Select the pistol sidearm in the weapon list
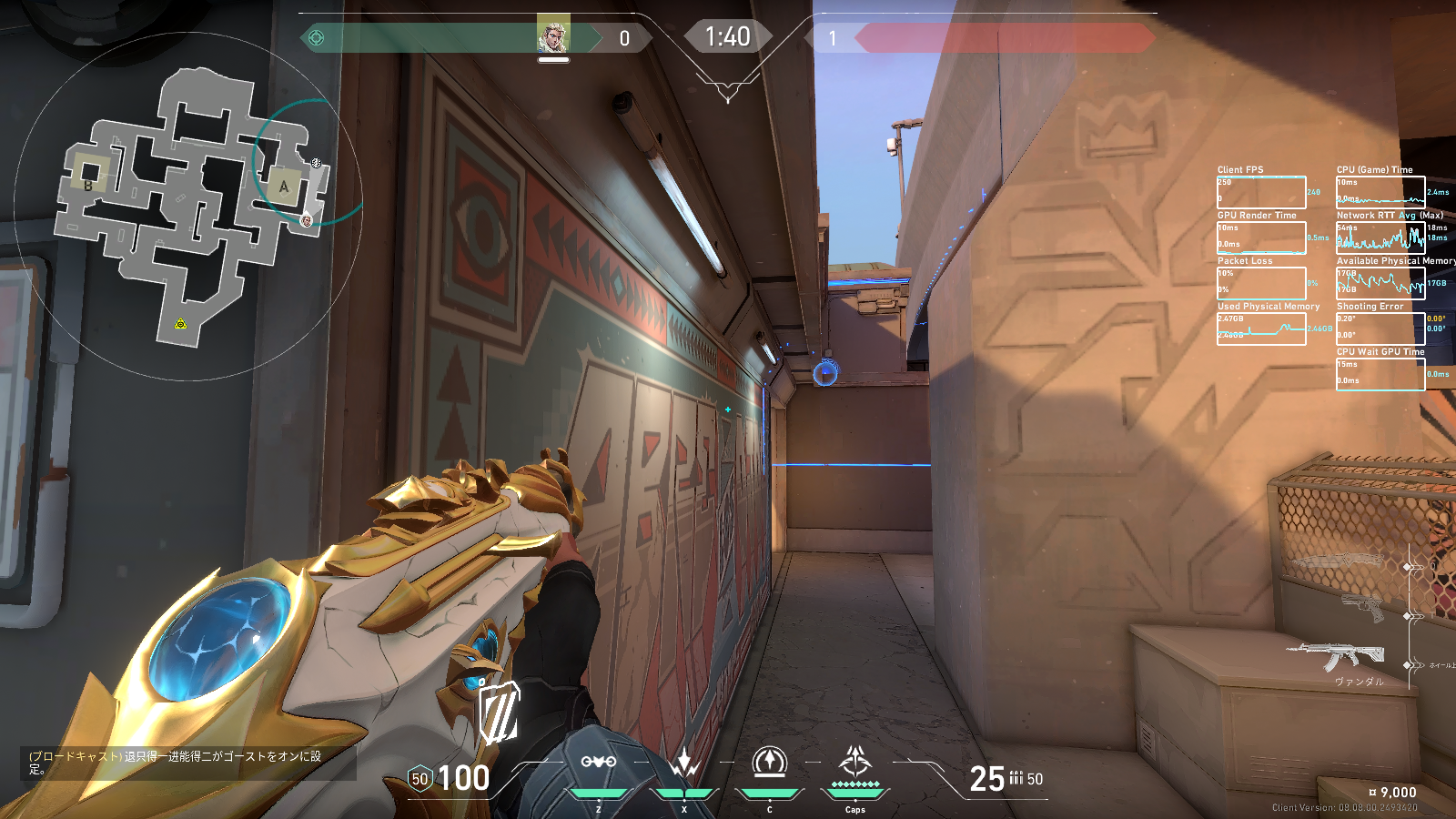The image size is (1456, 819). (1362, 606)
